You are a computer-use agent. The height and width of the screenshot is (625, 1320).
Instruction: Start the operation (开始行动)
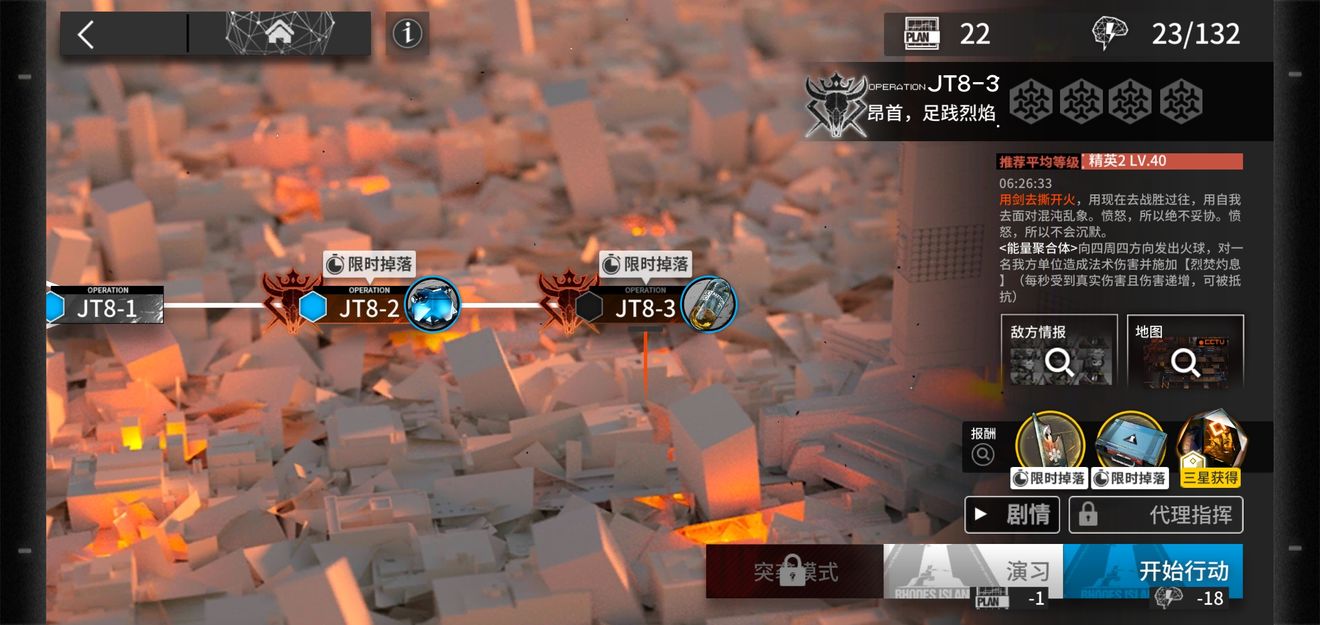1153,572
